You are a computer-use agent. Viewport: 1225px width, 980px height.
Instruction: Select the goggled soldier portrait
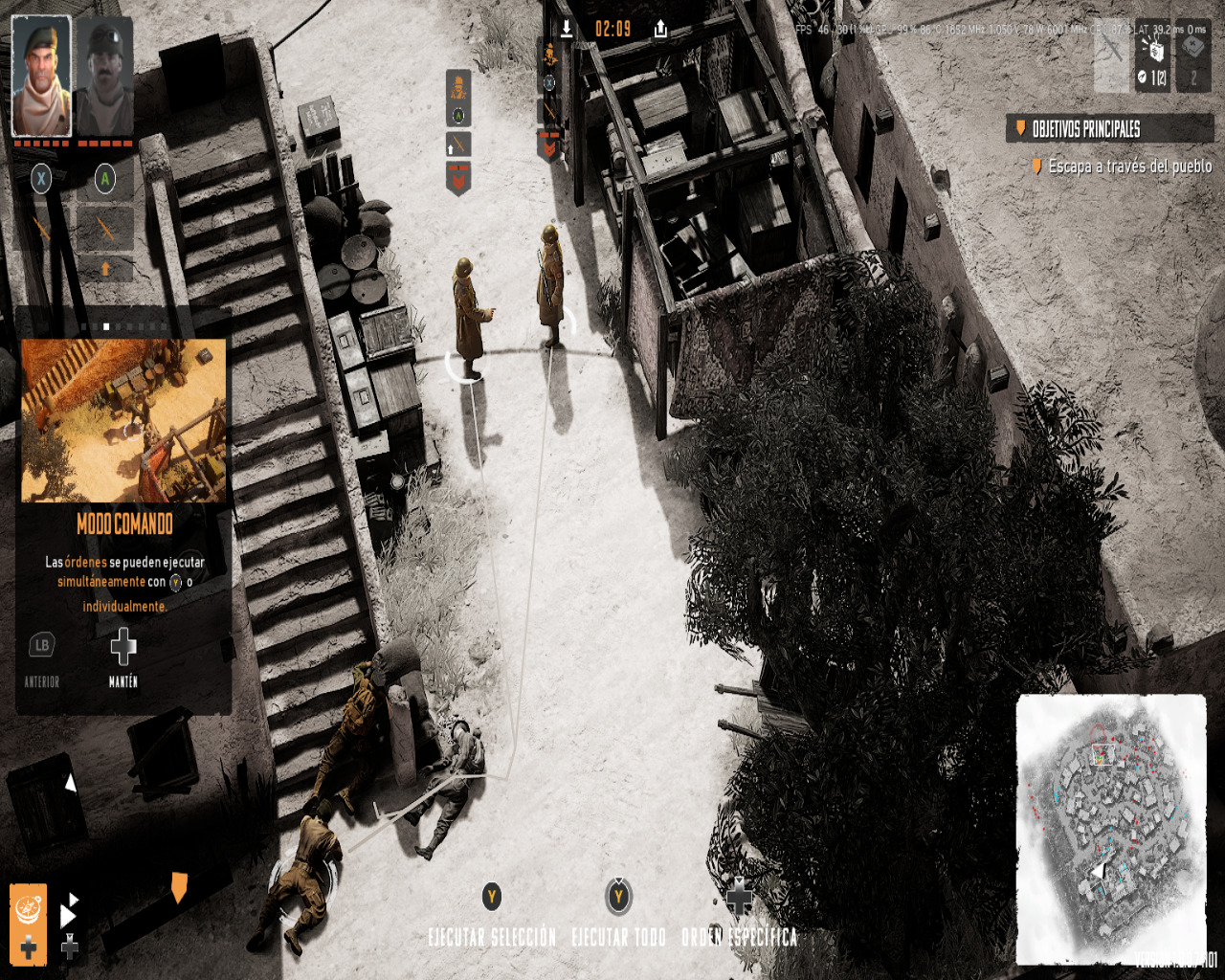coord(104,76)
